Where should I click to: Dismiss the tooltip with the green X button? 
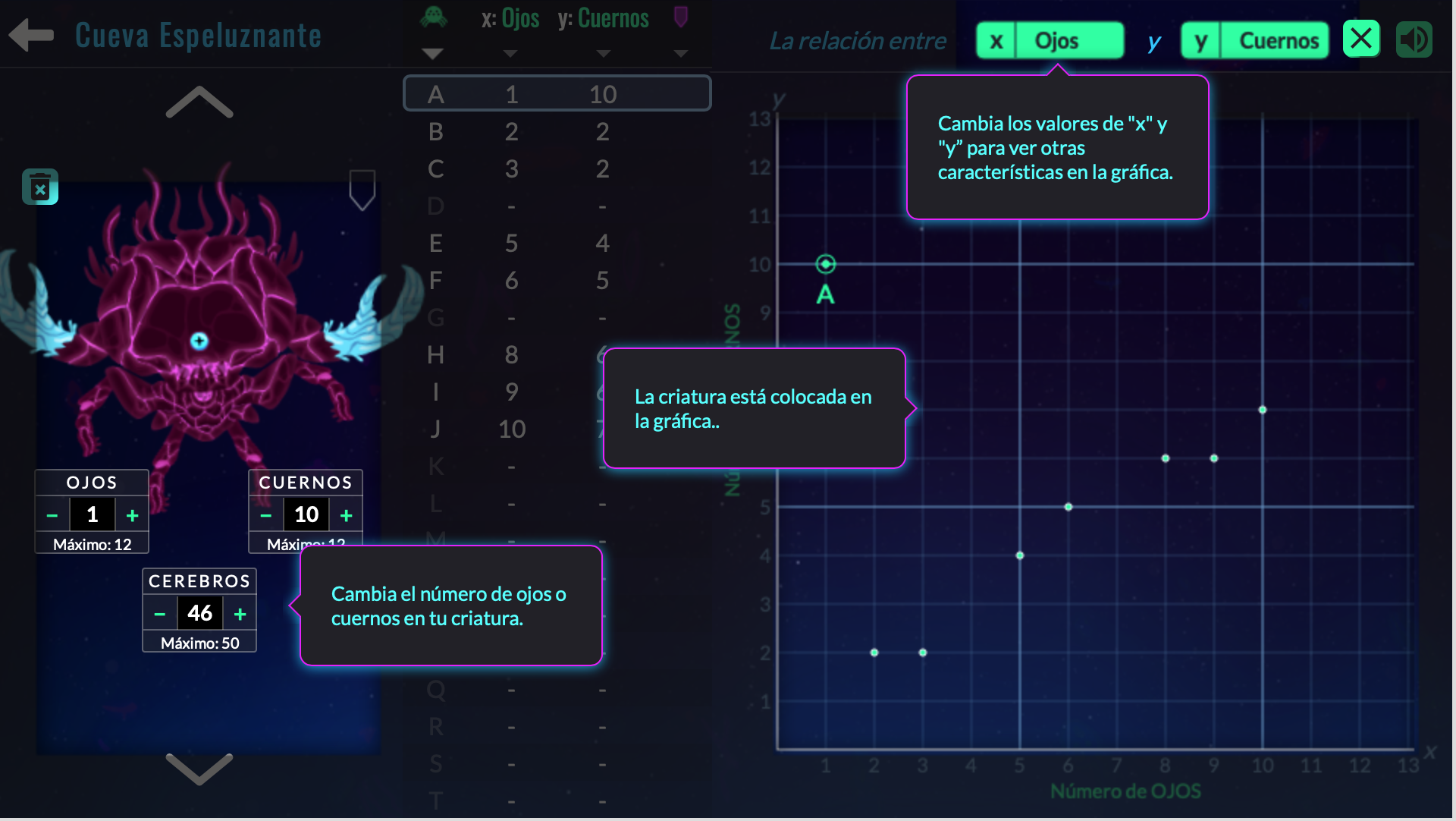1361,38
